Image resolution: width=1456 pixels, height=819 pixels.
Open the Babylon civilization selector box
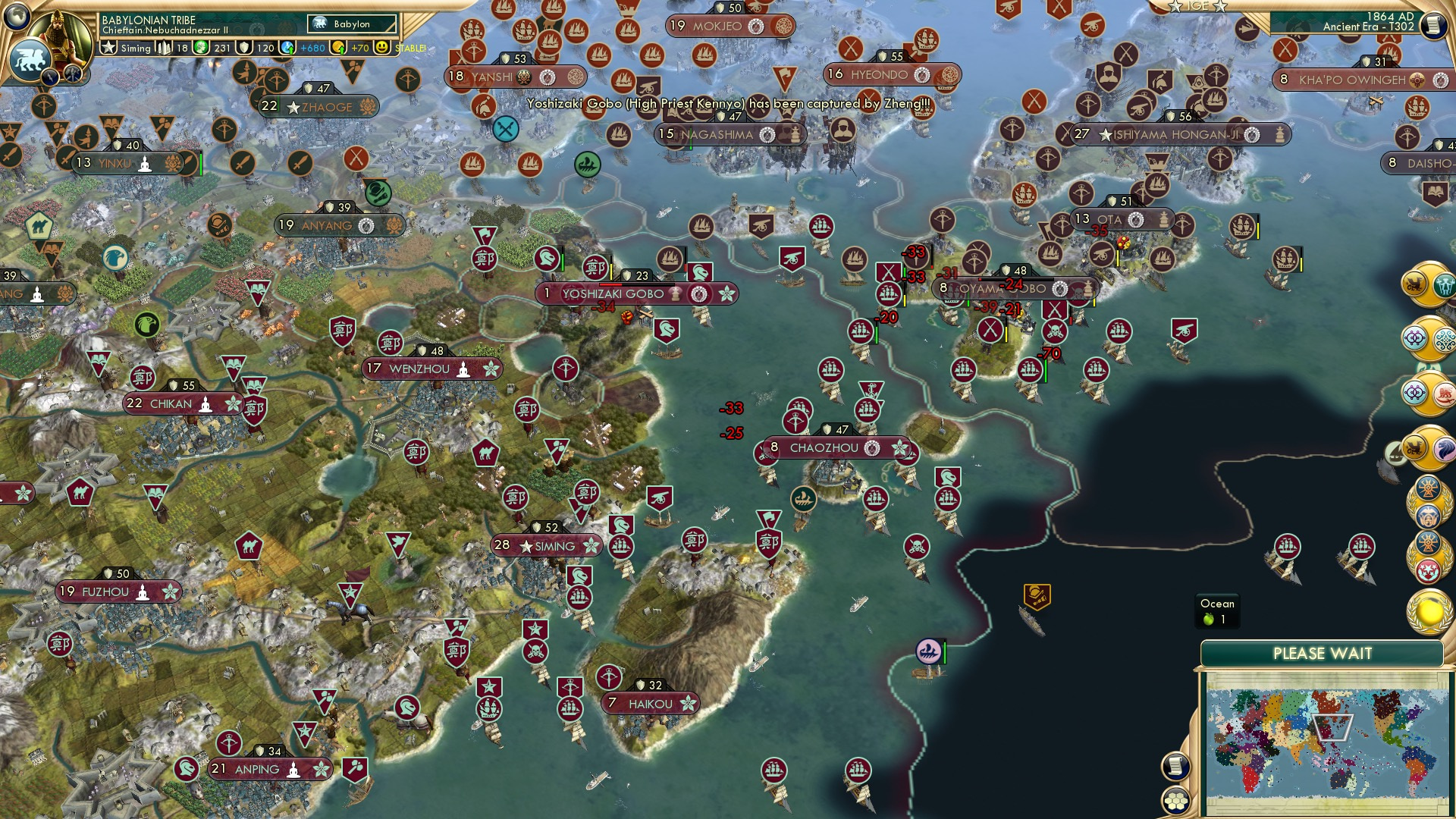tap(352, 24)
